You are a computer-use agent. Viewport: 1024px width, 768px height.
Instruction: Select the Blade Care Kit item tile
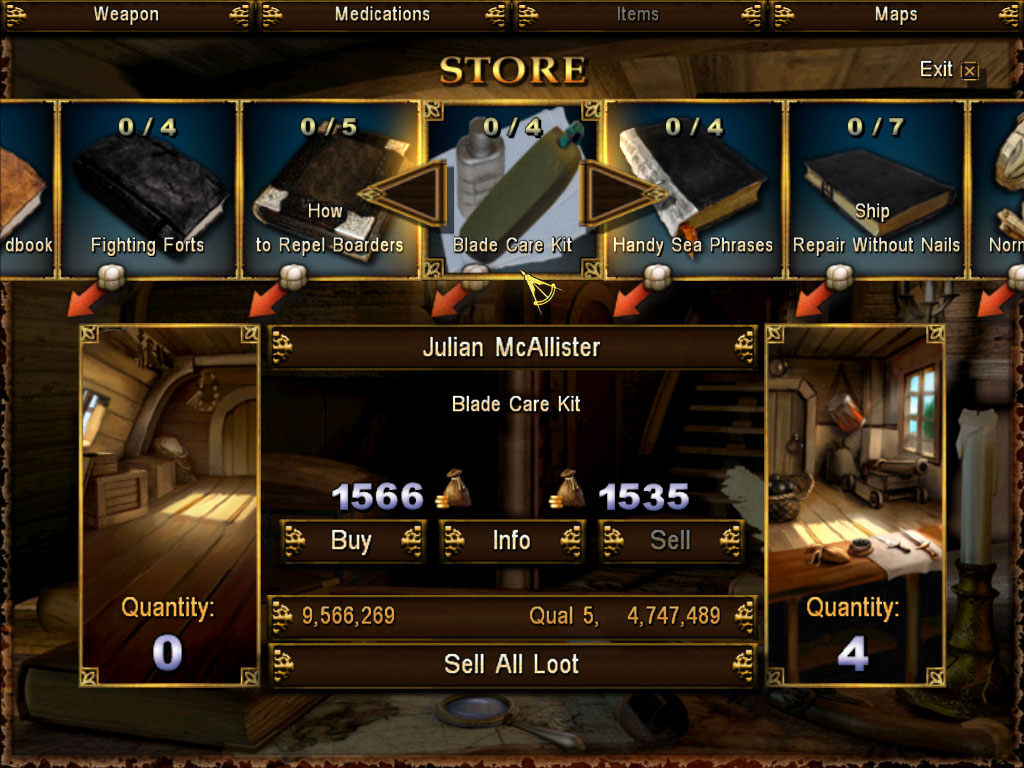point(511,190)
